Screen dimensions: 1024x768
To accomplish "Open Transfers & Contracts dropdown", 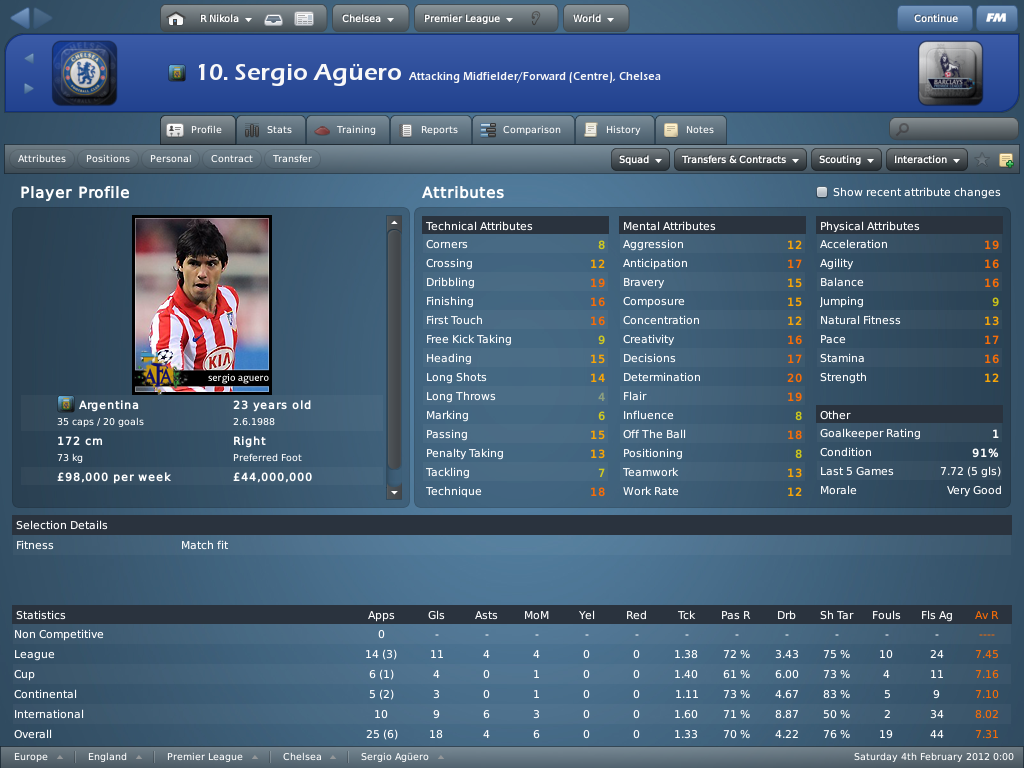I will 741,160.
